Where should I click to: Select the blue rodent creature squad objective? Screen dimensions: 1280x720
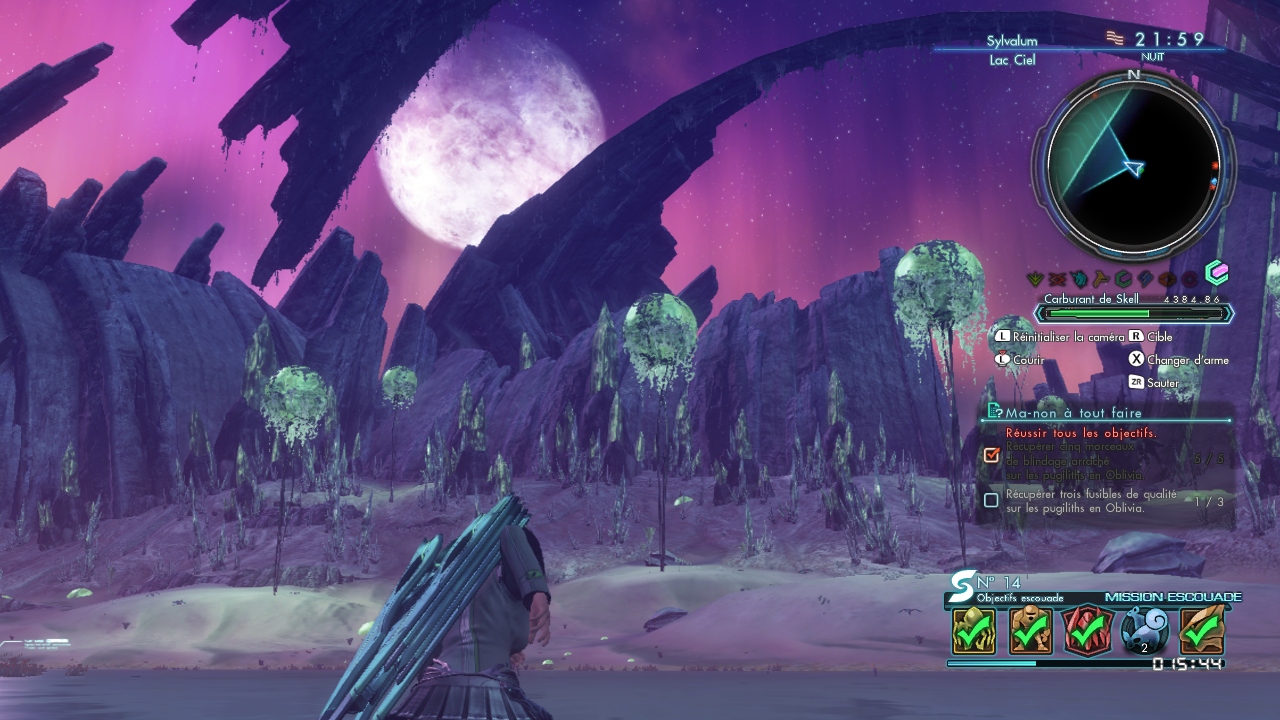1144,631
